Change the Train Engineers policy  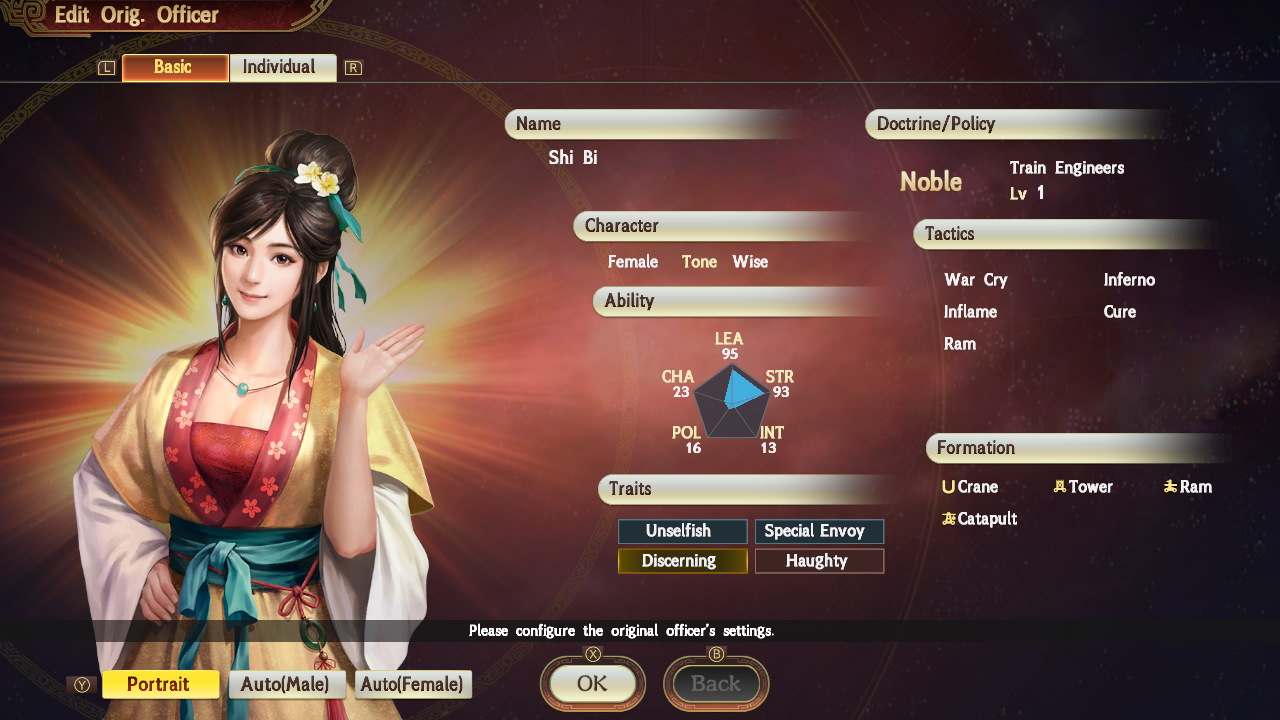(1069, 168)
